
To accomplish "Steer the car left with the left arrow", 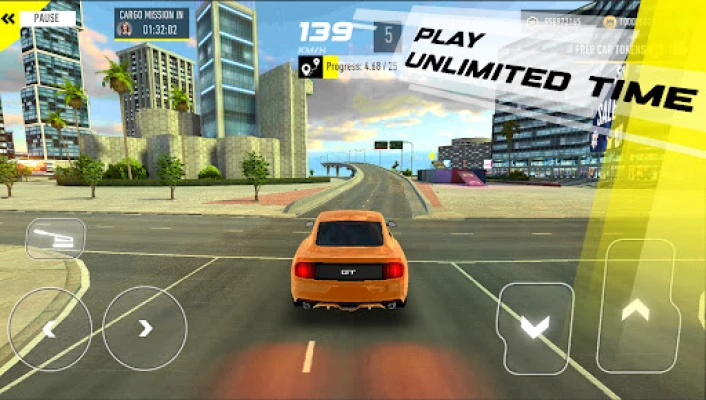I will pos(49,329).
